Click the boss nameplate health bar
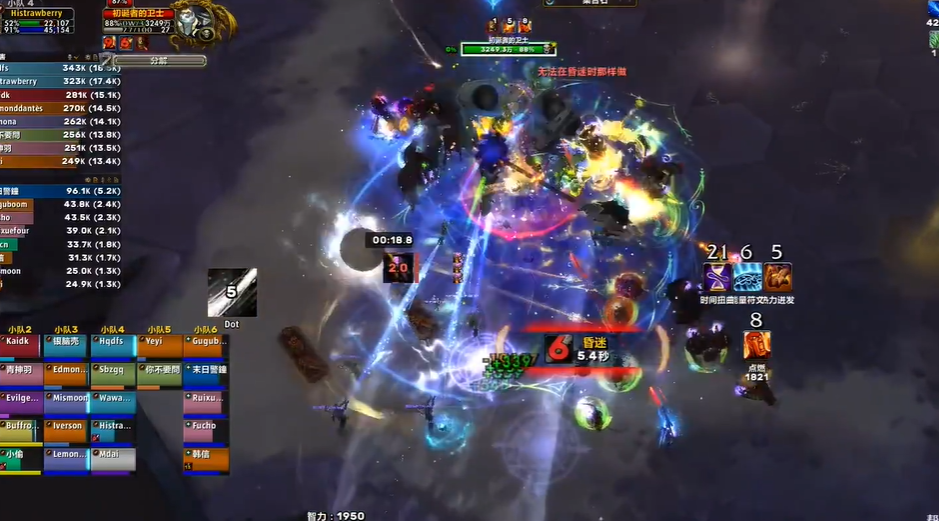Screen dimensions: 939x521 pos(509,48)
